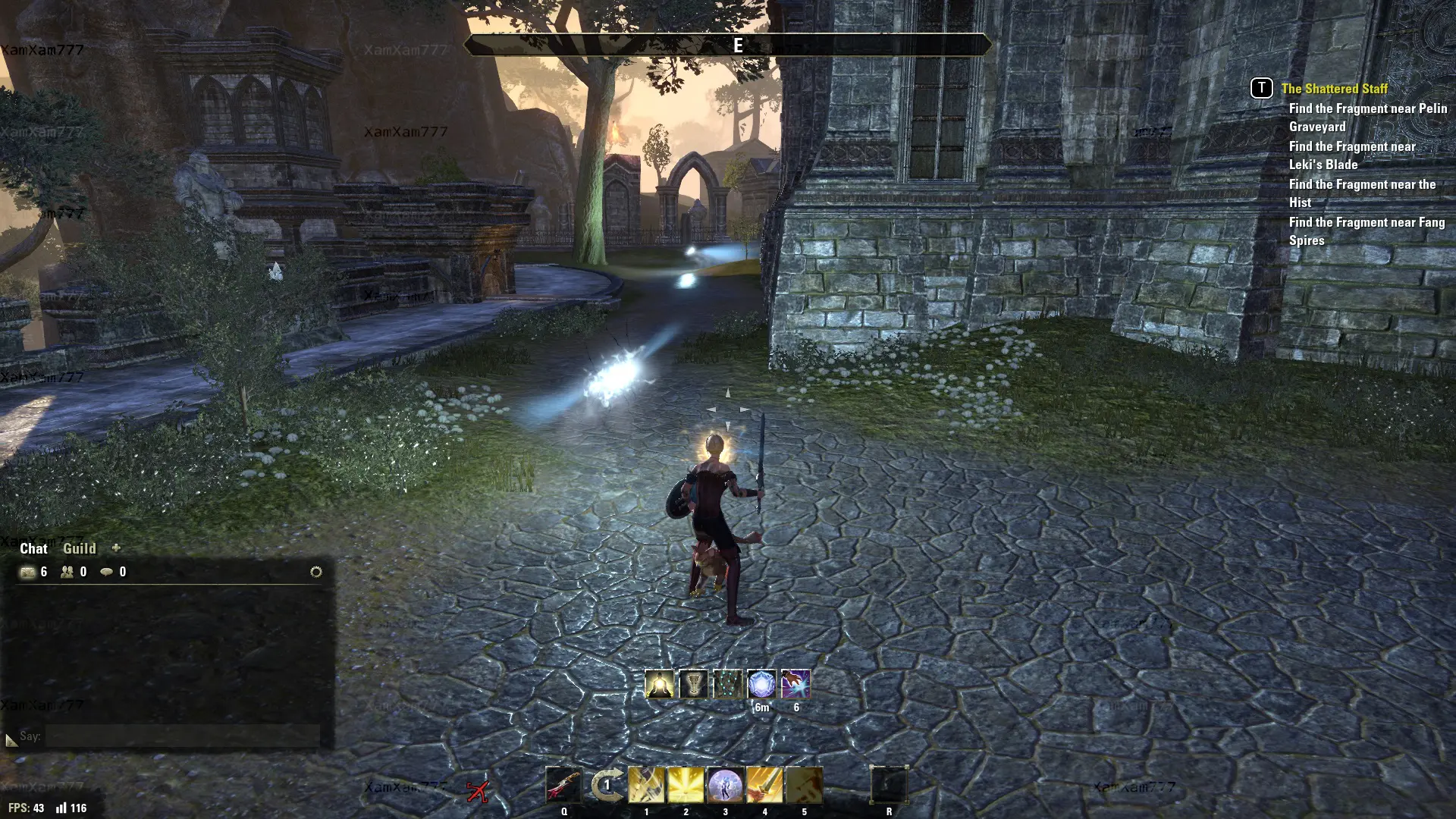This screenshot has height=819, width=1456.
Task: Activate the ultimate ability slot
Action: [889, 786]
